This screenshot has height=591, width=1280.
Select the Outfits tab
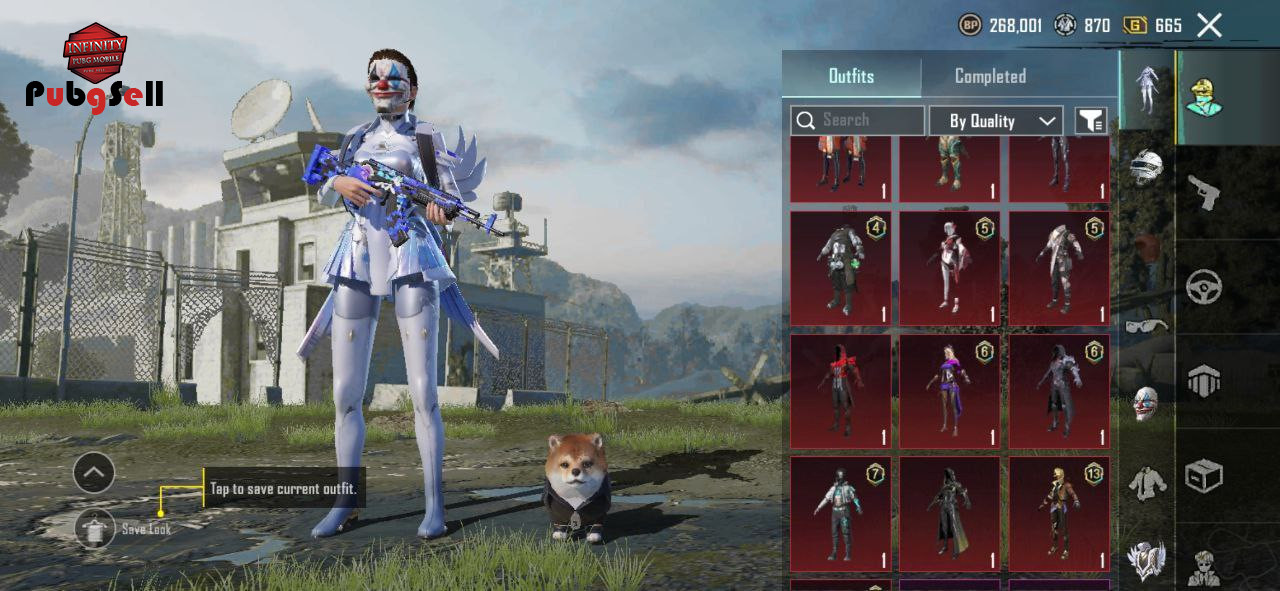coord(851,76)
